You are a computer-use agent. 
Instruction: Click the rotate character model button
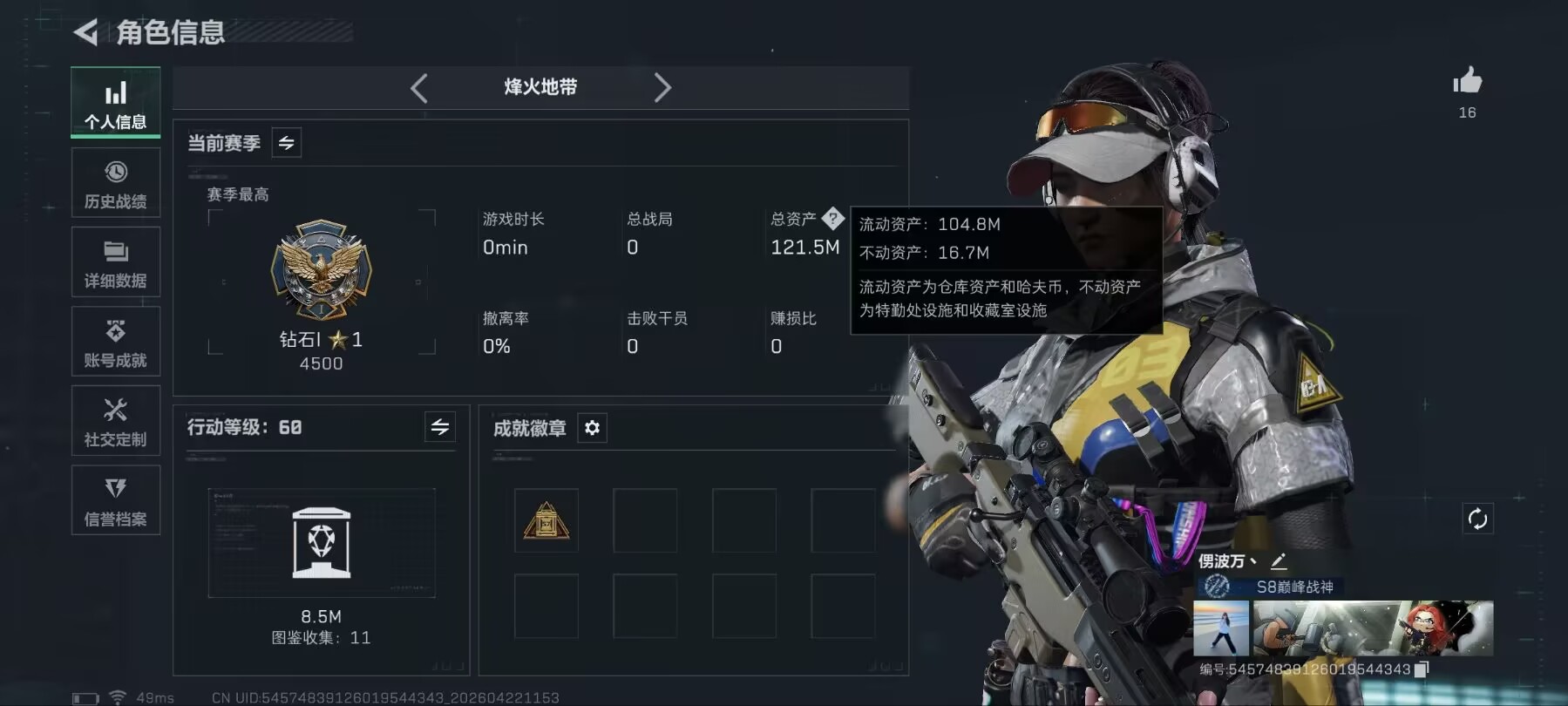1477,519
